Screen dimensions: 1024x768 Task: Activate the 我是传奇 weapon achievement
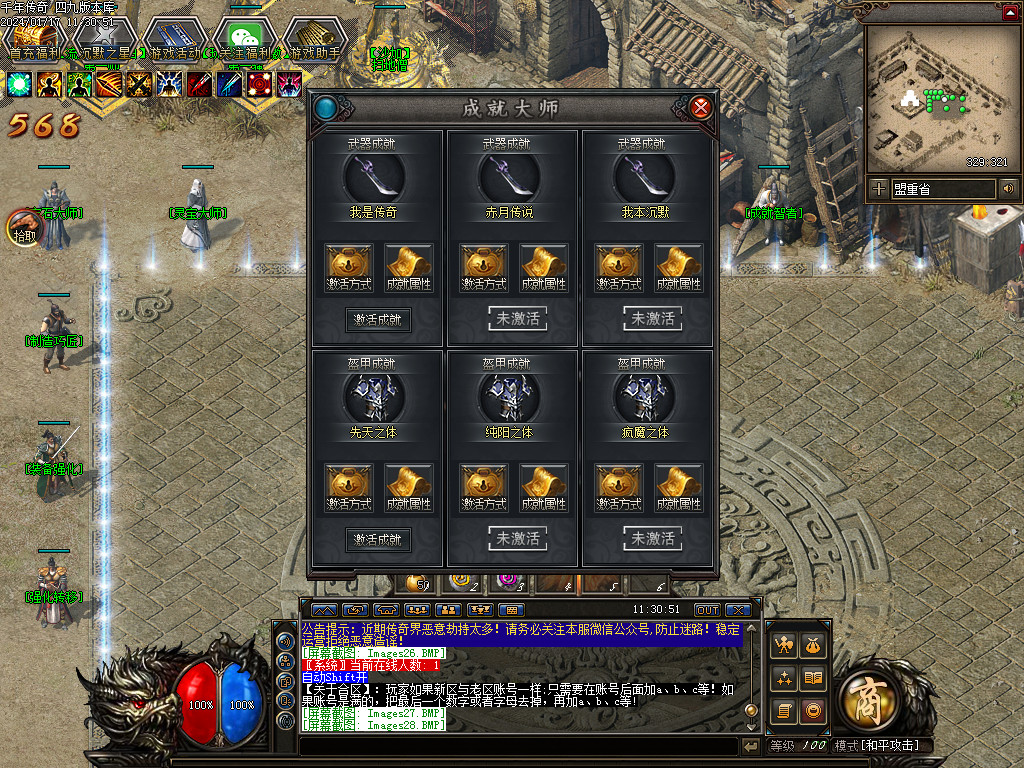tap(378, 319)
